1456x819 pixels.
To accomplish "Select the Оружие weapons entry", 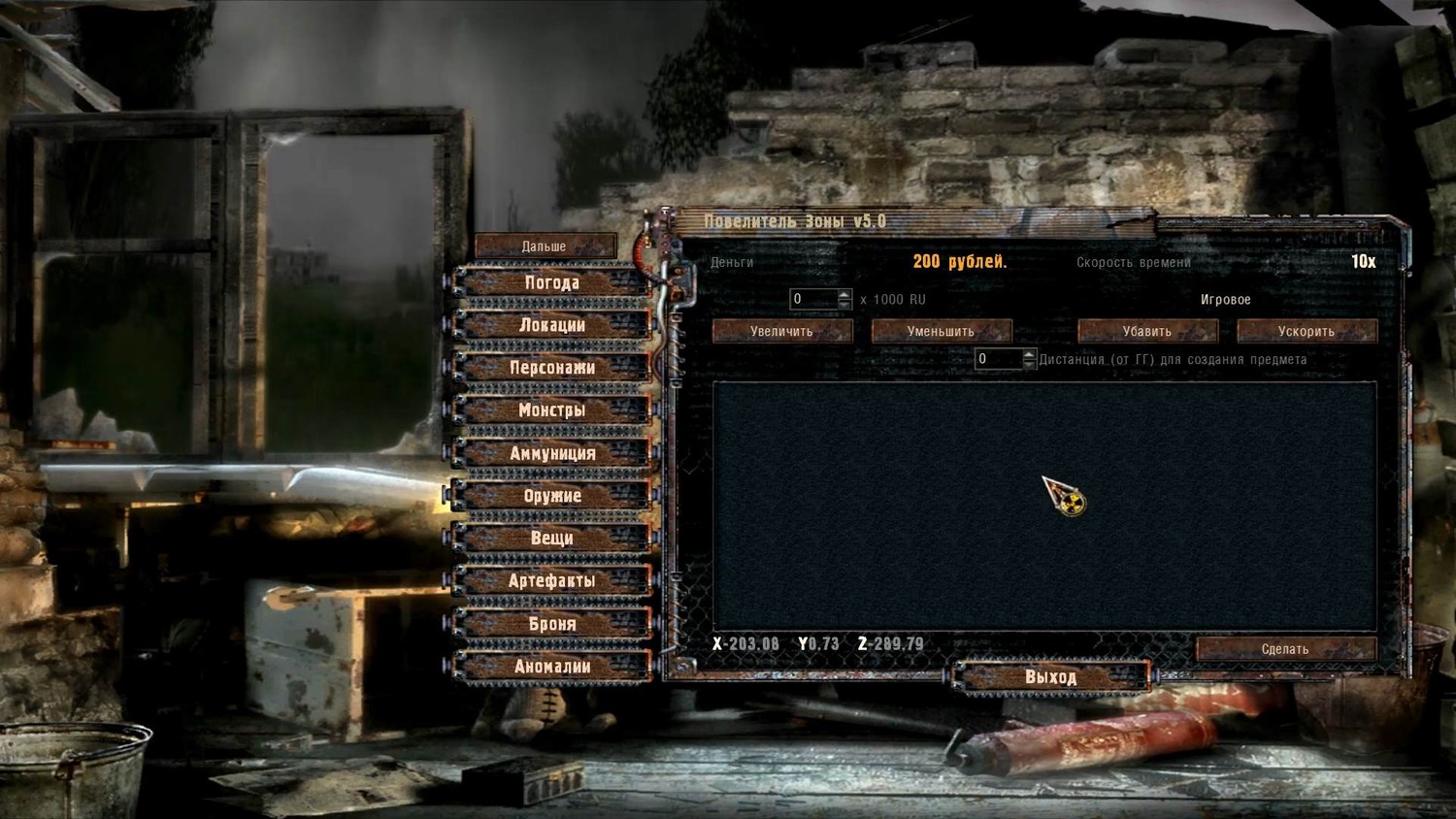I will pyautogui.click(x=551, y=496).
